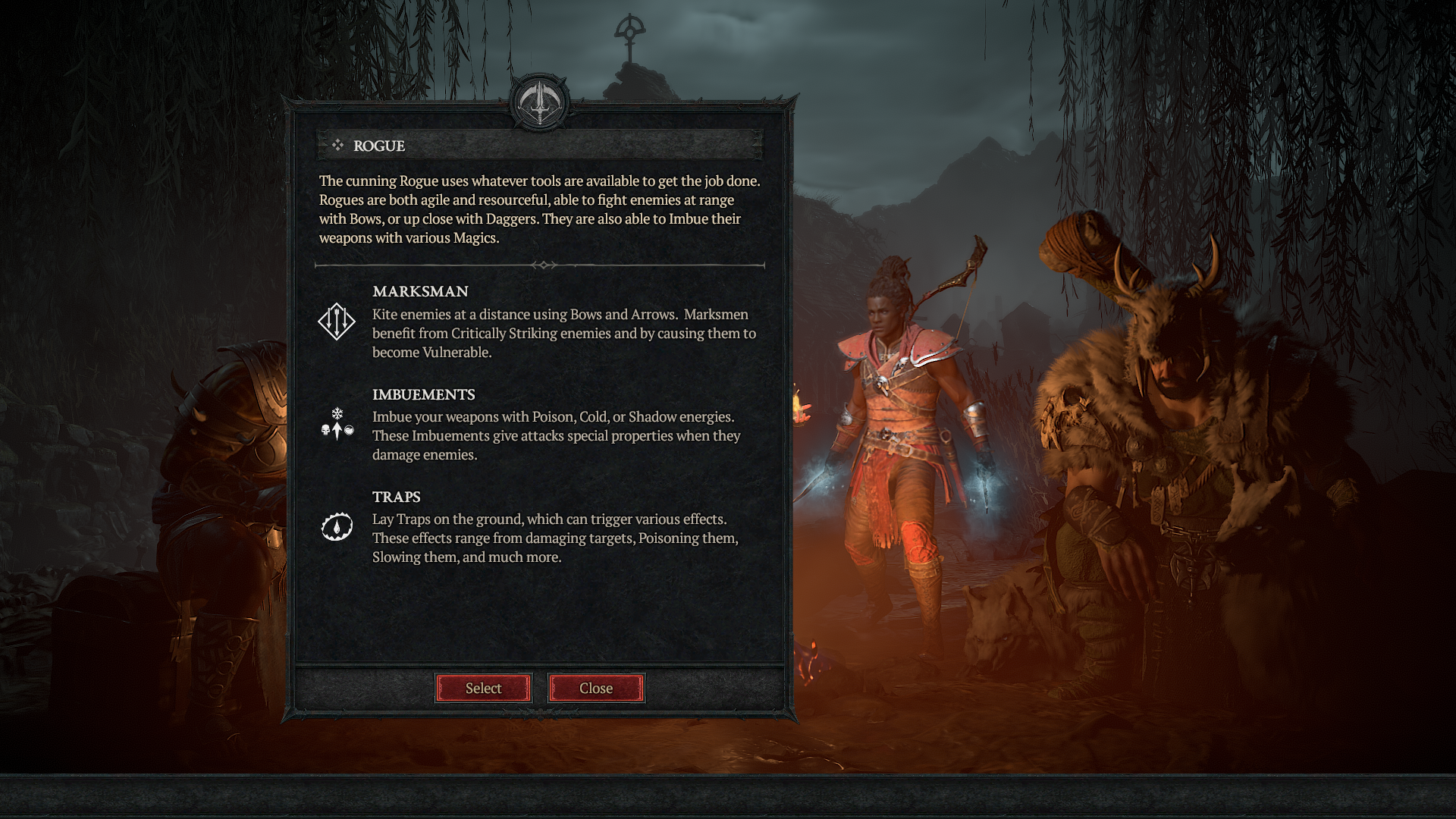Confirm the Rogue class with Select
The width and height of the screenshot is (1456, 819).
click(x=483, y=688)
